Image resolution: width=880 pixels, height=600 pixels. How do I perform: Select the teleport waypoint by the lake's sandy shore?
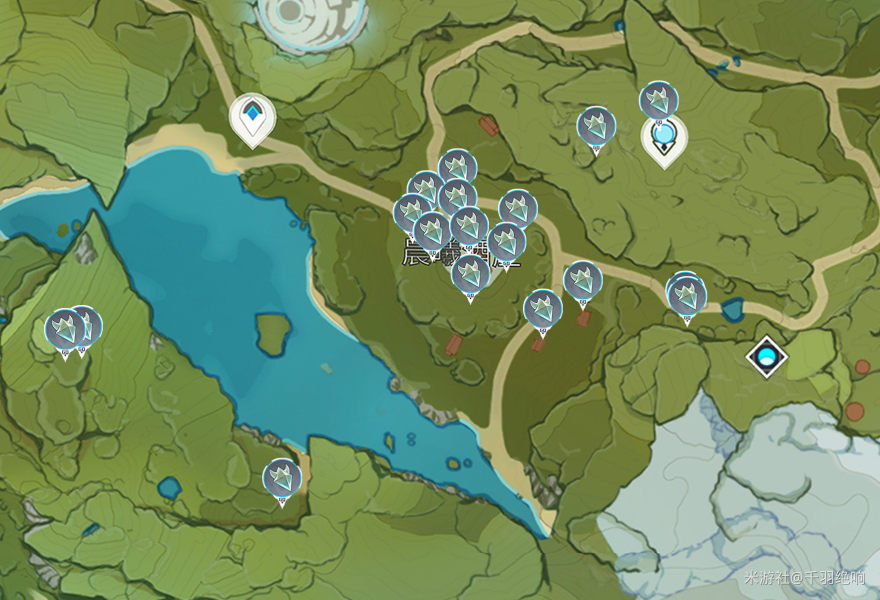[252, 117]
